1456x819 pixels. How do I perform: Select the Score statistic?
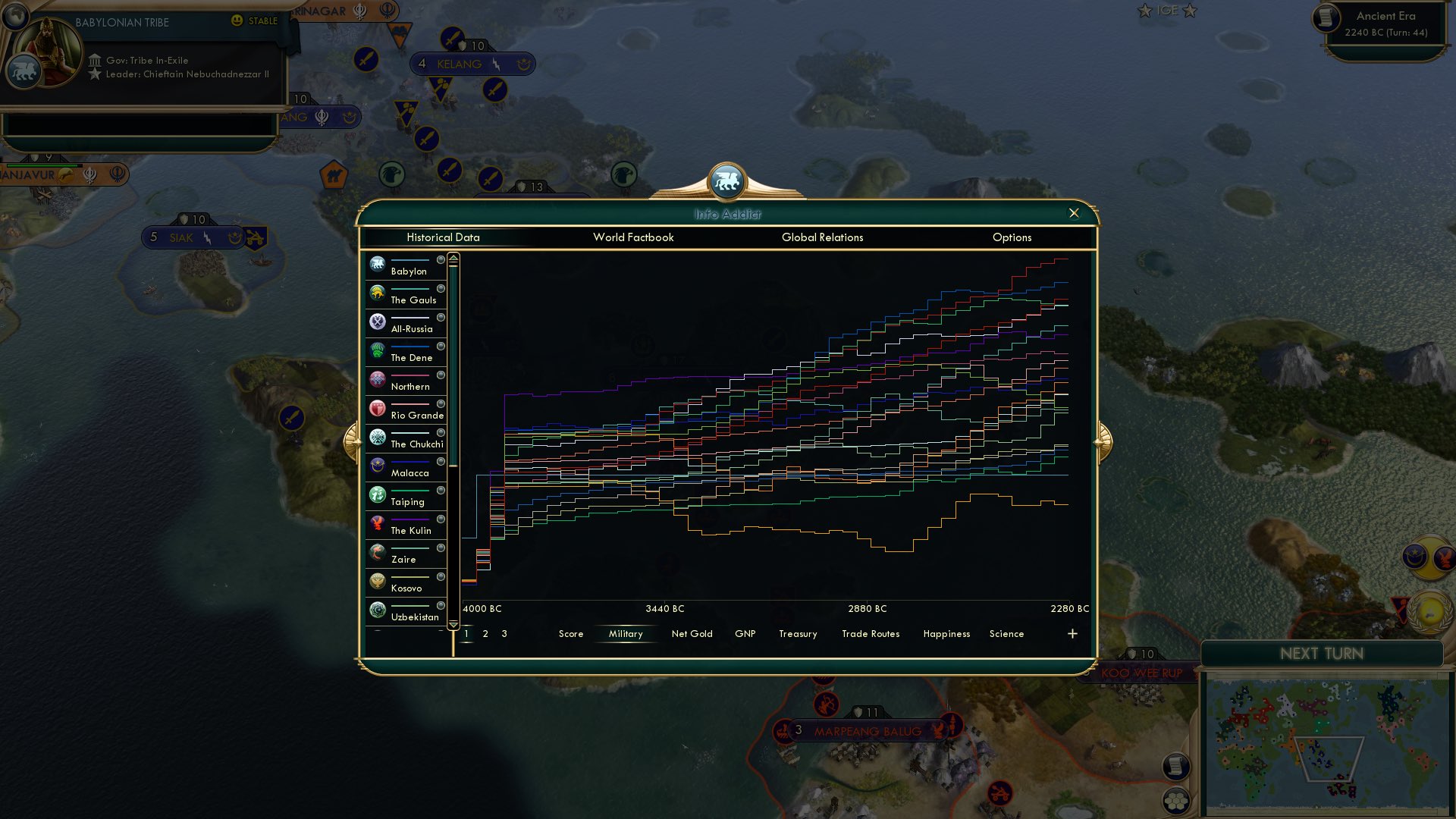571,633
